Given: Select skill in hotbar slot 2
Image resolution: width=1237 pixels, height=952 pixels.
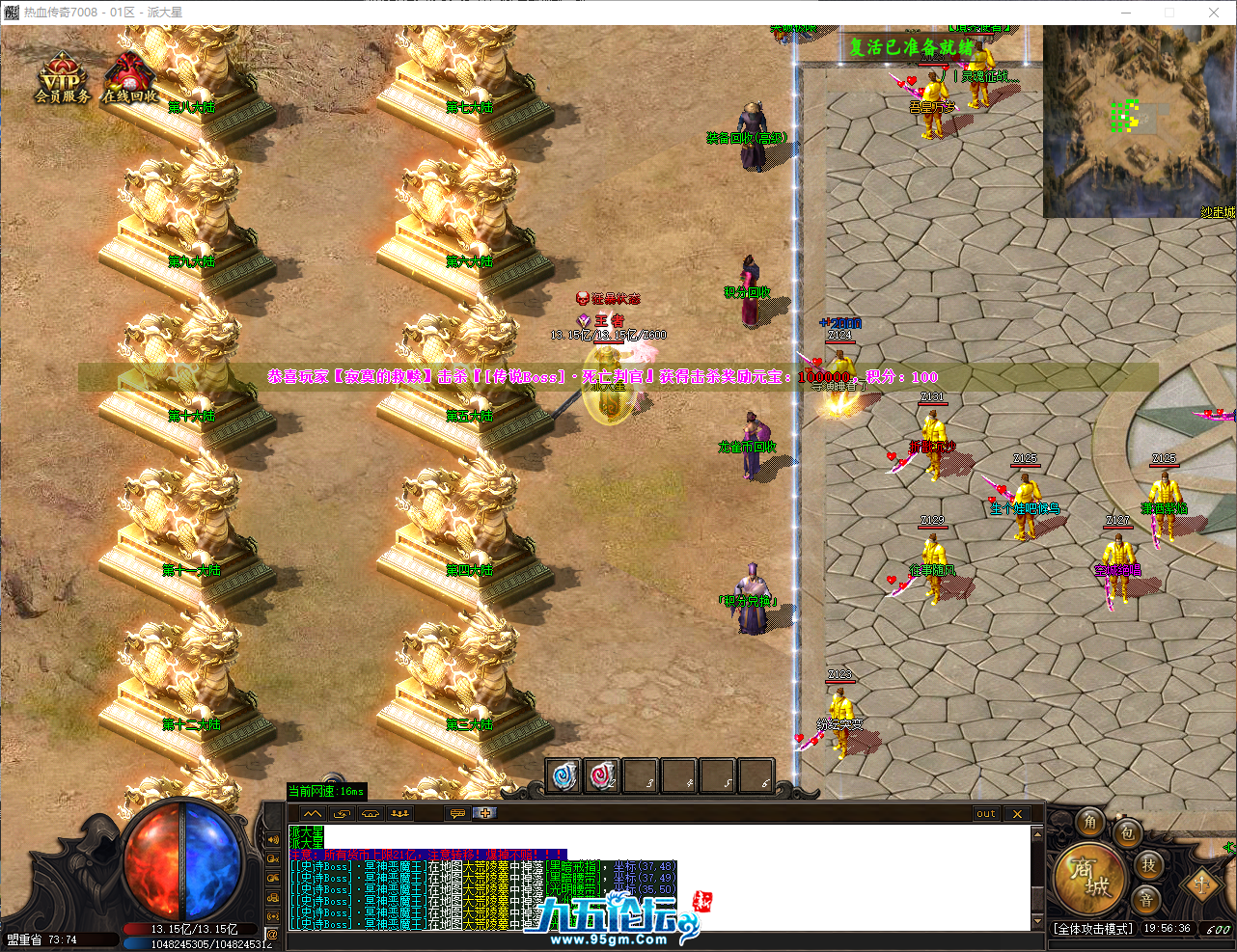Looking at the screenshot, I should click(602, 775).
